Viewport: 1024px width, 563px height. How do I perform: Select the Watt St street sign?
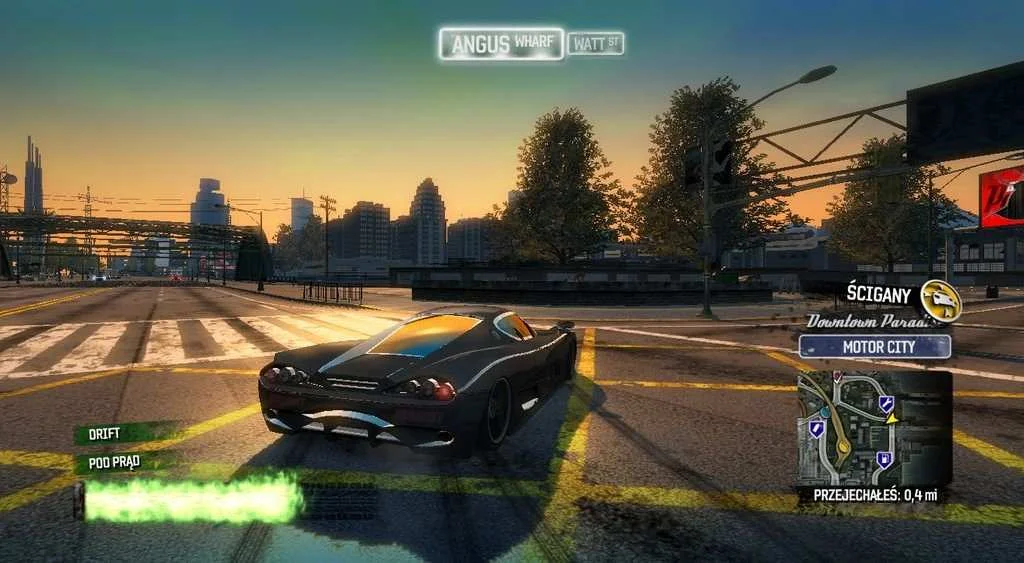pyautogui.click(x=596, y=43)
